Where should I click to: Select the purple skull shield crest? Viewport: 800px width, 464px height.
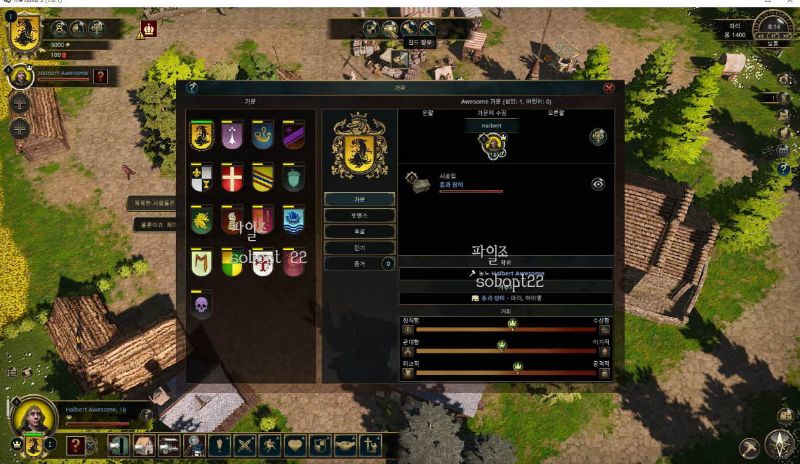202,304
